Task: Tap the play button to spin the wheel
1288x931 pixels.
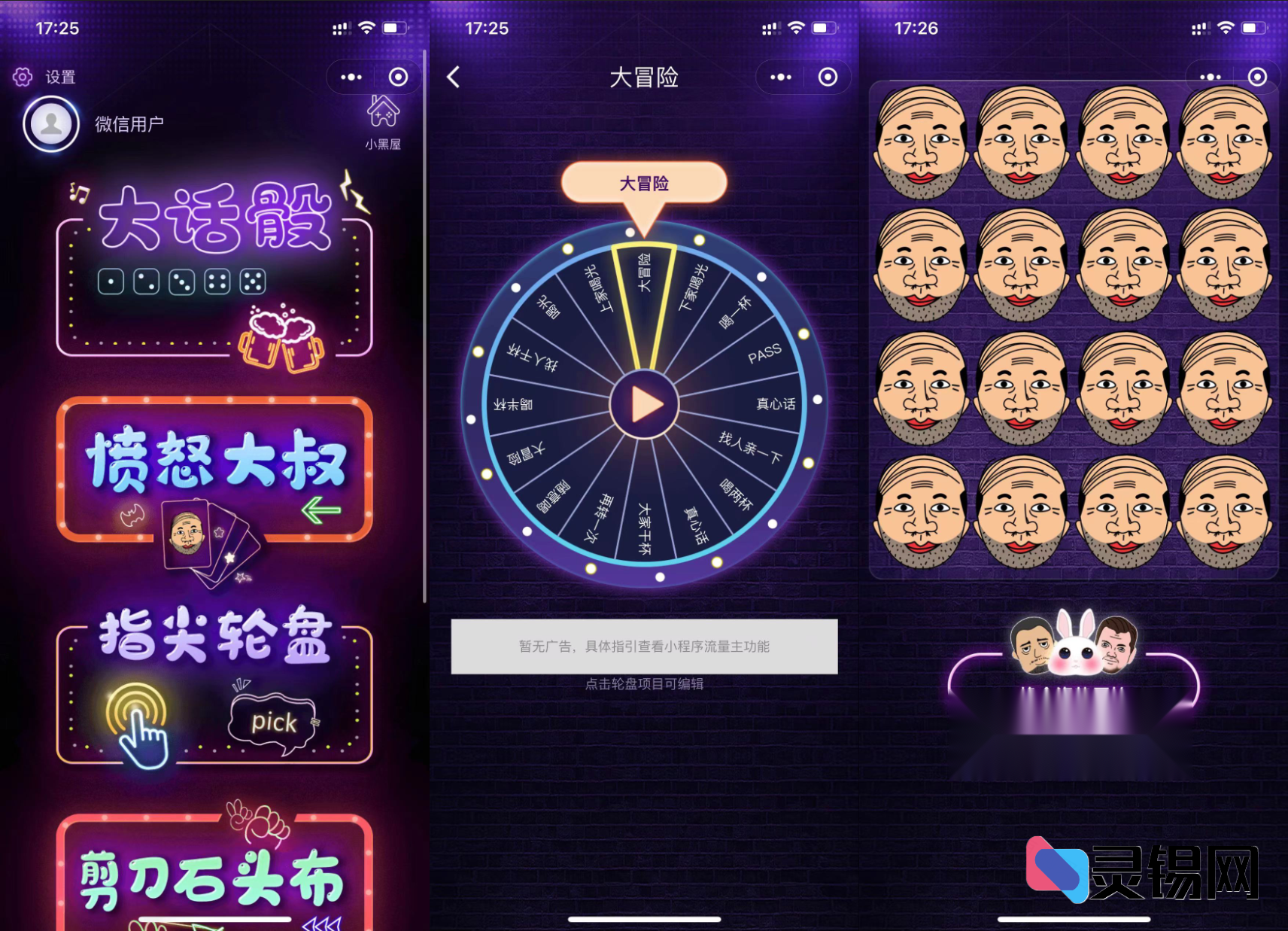Action: (x=646, y=404)
